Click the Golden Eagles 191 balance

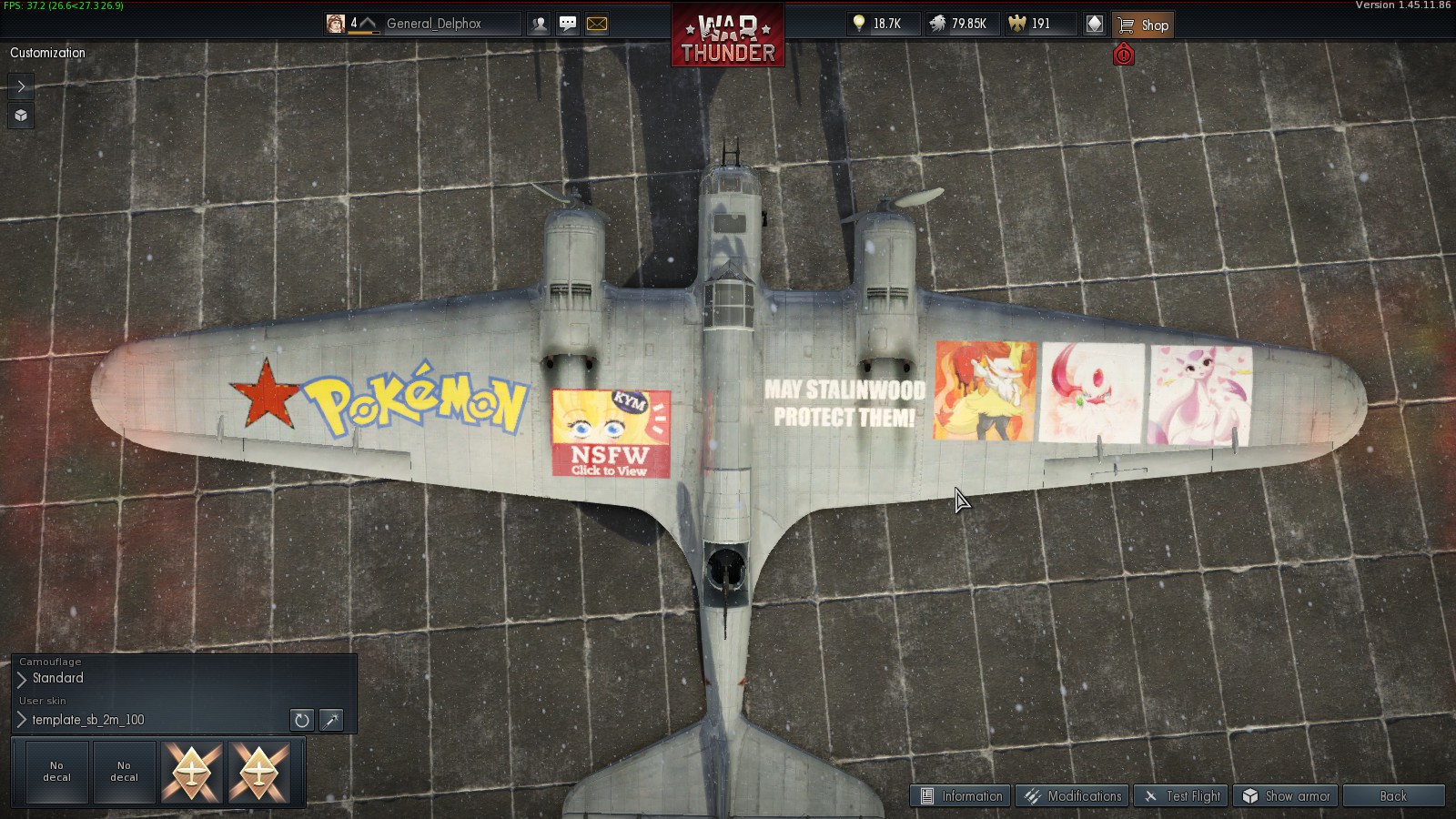tap(1031, 25)
